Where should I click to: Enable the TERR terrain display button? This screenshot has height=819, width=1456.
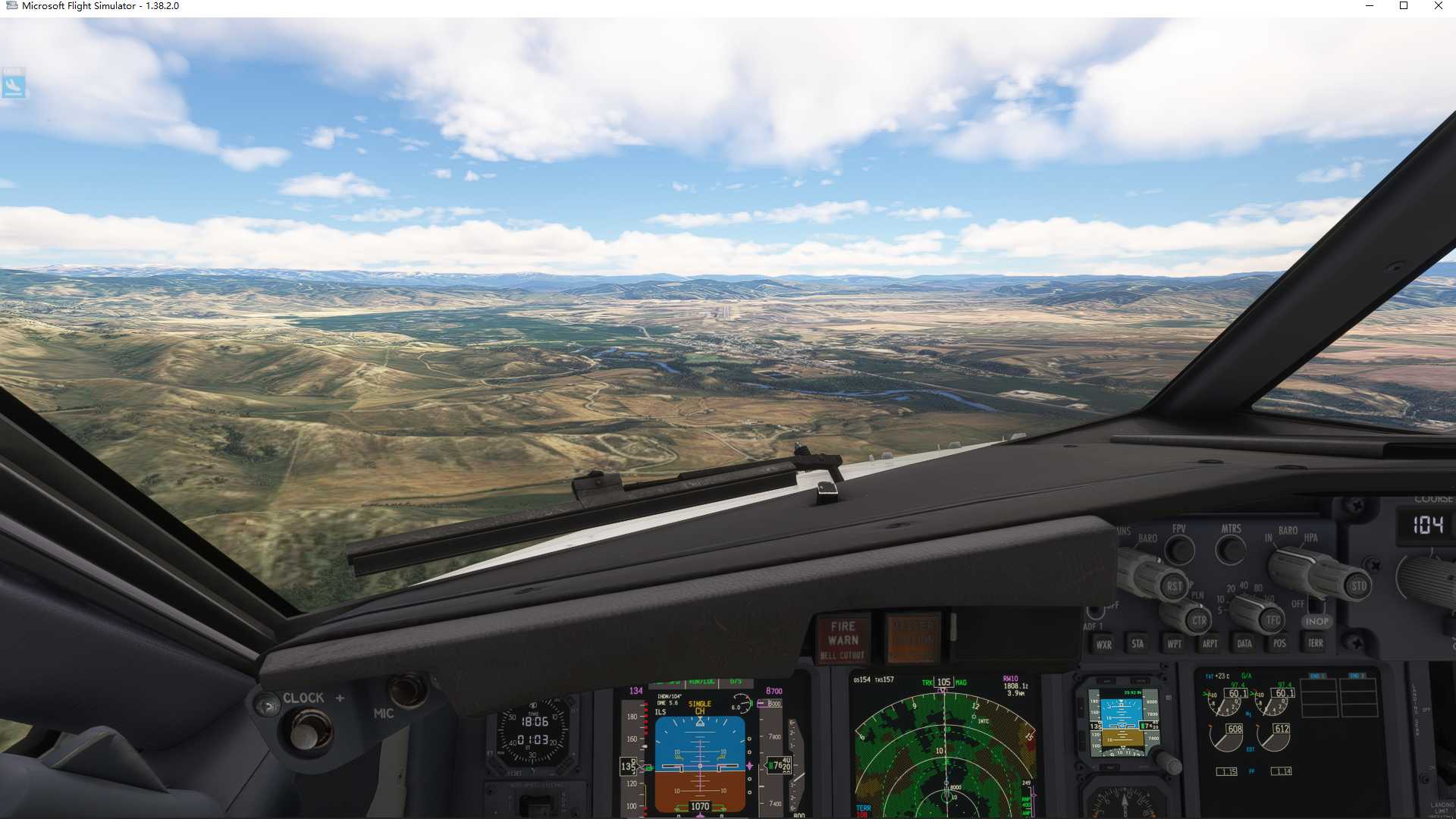[x=1314, y=642]
